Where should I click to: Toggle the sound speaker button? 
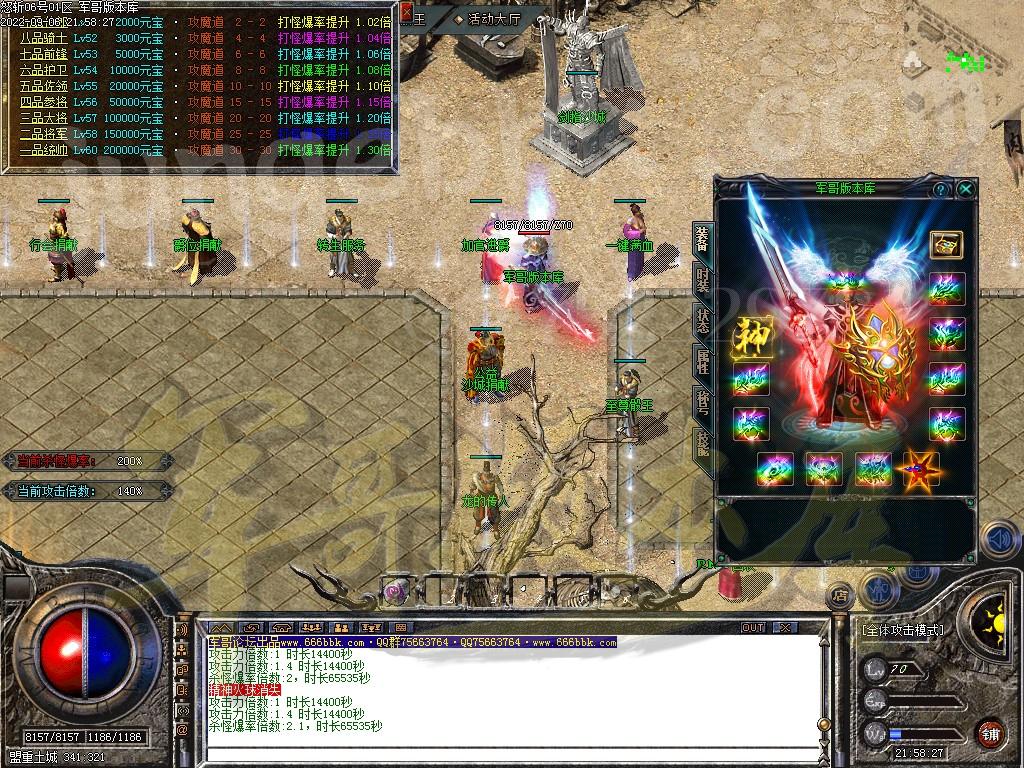[x=998, y=539]
